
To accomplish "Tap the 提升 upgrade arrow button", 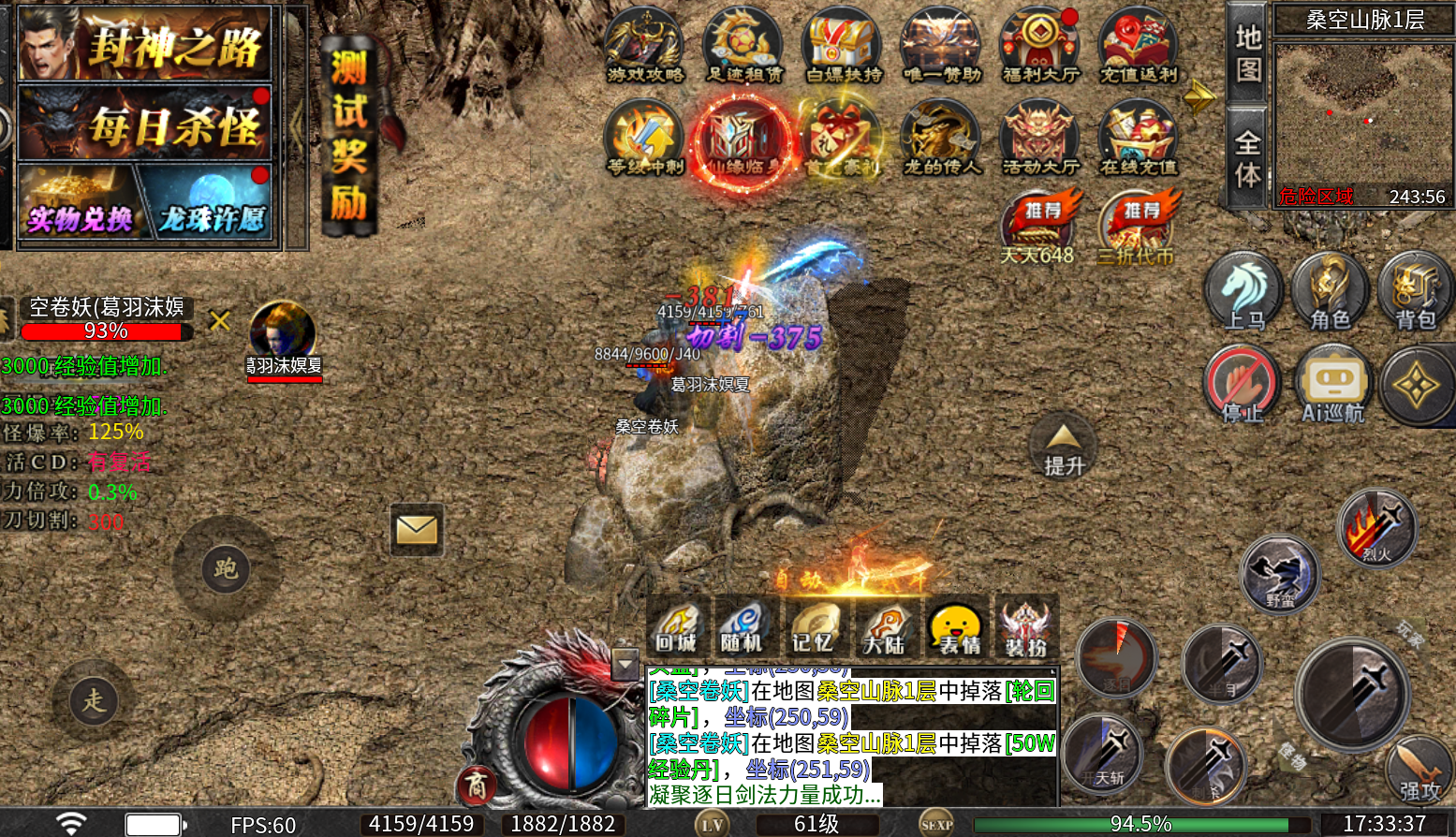I will point(1064,448).
